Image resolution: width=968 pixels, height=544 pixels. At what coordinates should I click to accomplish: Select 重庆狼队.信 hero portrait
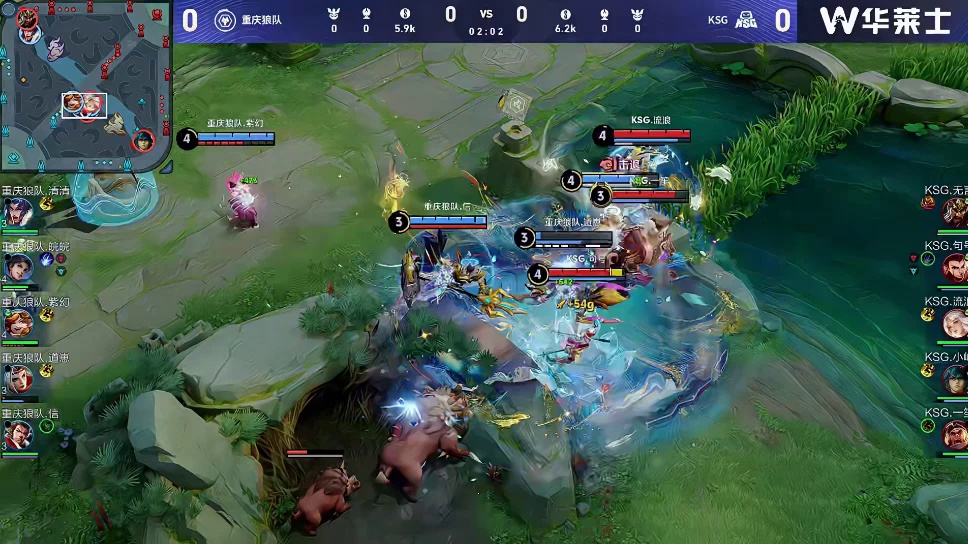pyautogui.click(x=17, y=435)
